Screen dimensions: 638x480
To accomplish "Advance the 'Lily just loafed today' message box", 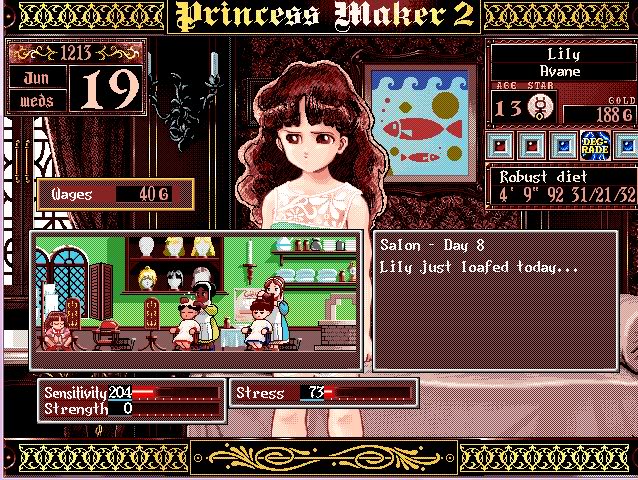I will click(x=495, y=299).
